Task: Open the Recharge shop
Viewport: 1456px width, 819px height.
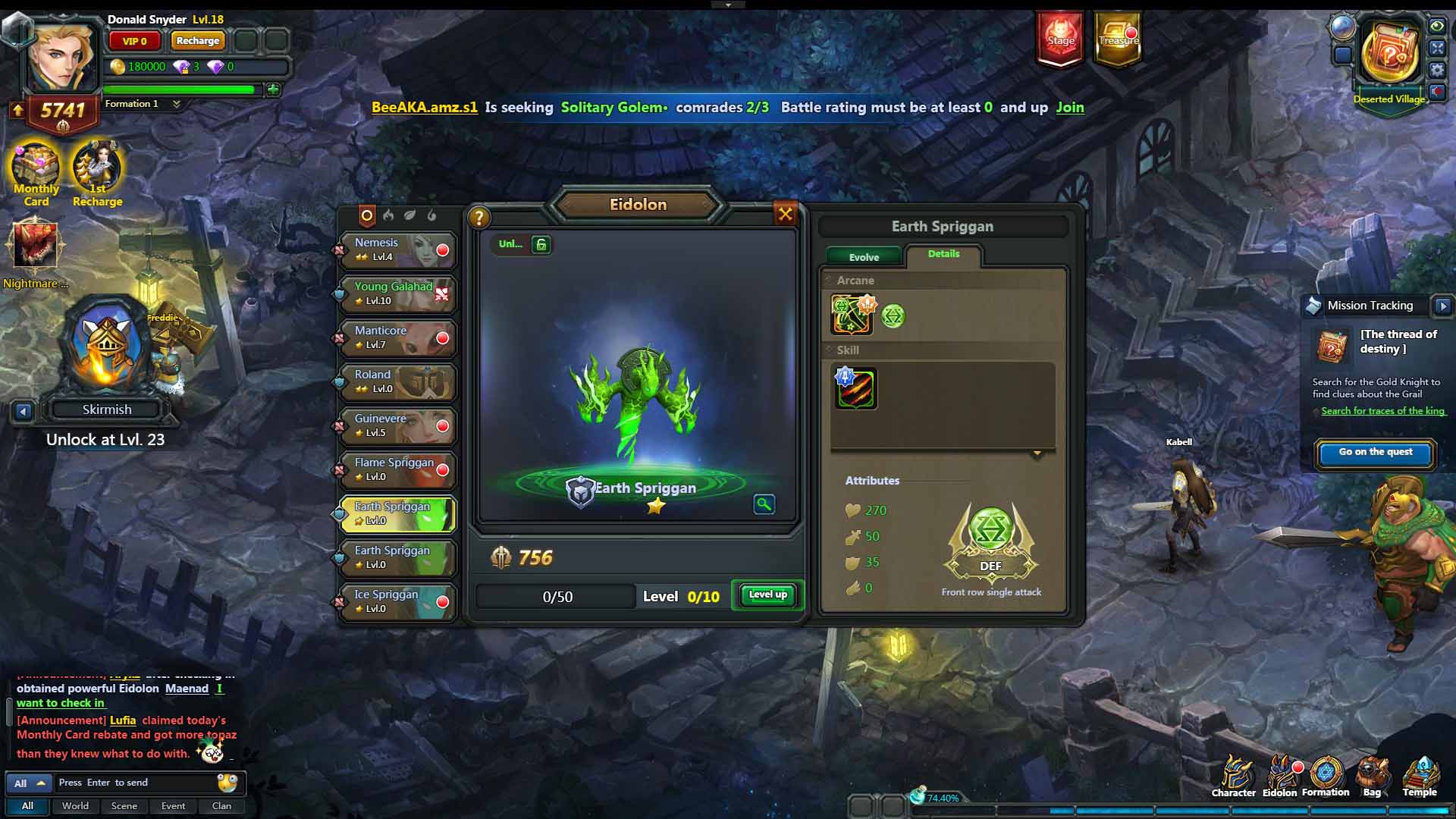Action: 197,41
